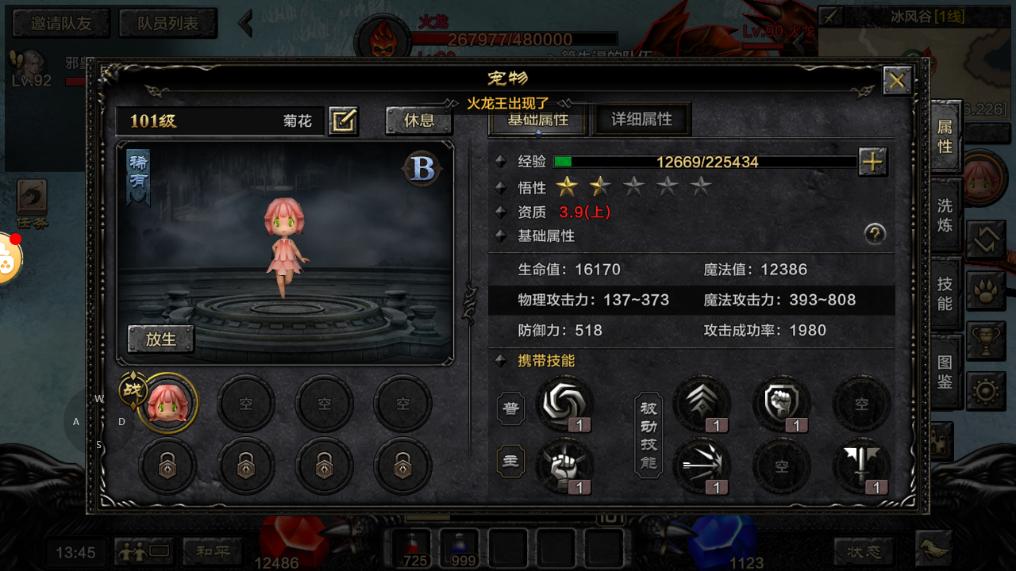Select the pink-haired pet portrait slot

pos(168,404)
